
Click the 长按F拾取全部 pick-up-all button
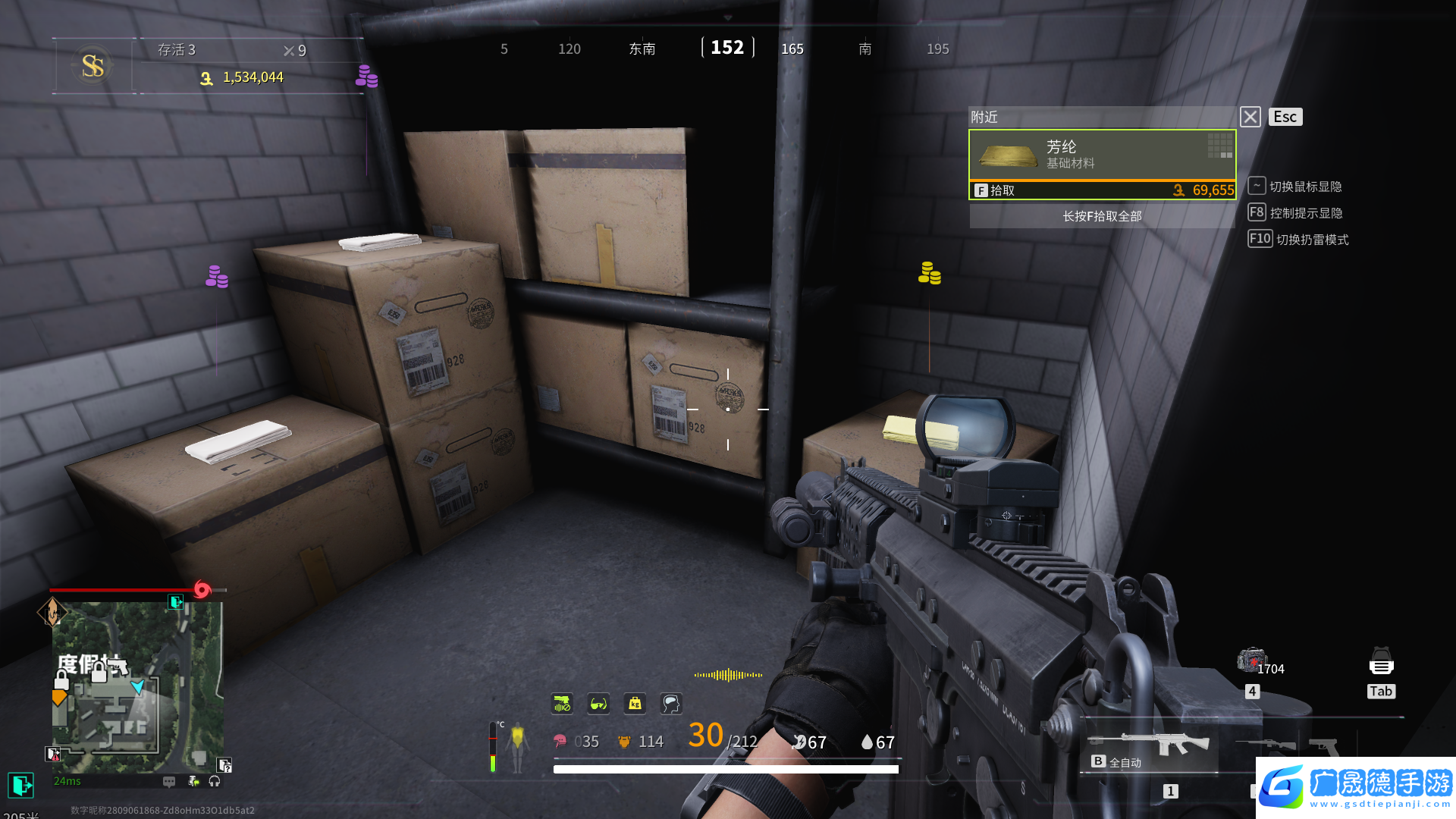tap(1102, 216)
